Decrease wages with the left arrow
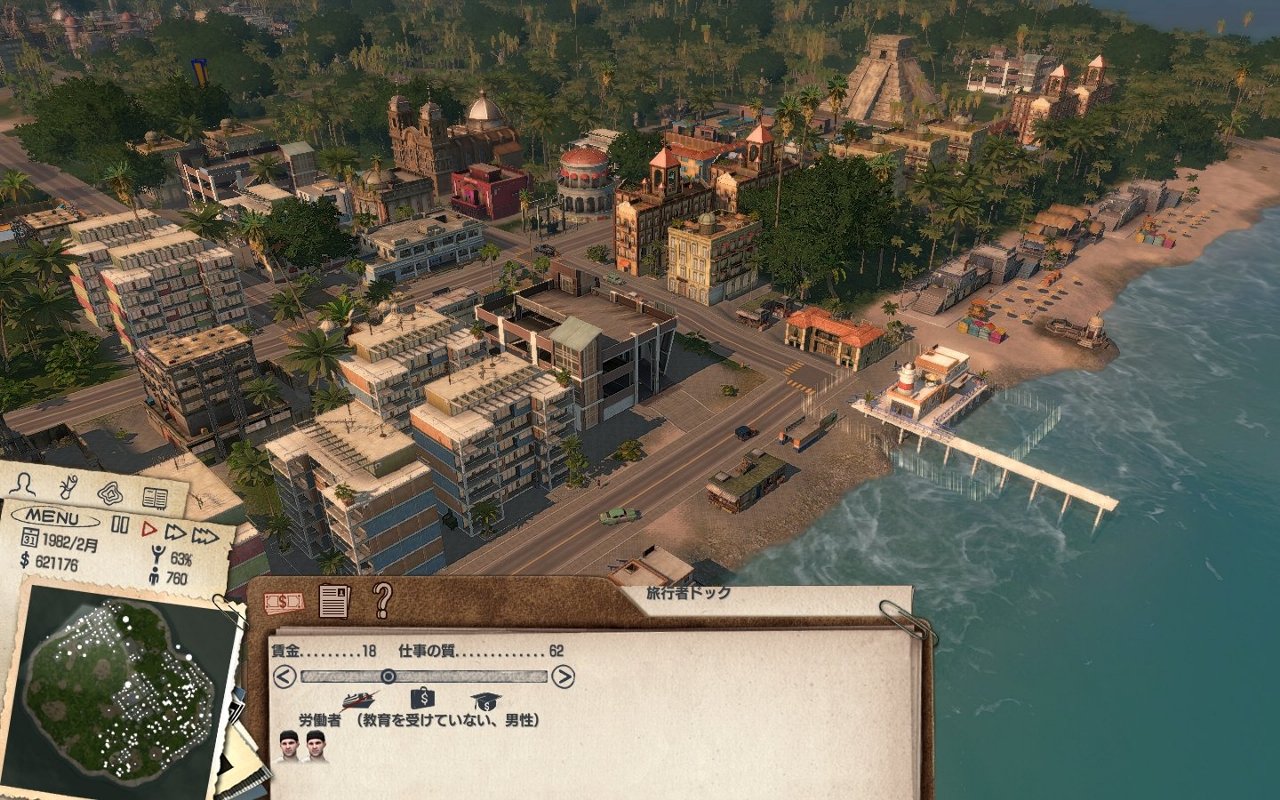1280x800 pixels. pyautogui.click(x=284, y=677)
